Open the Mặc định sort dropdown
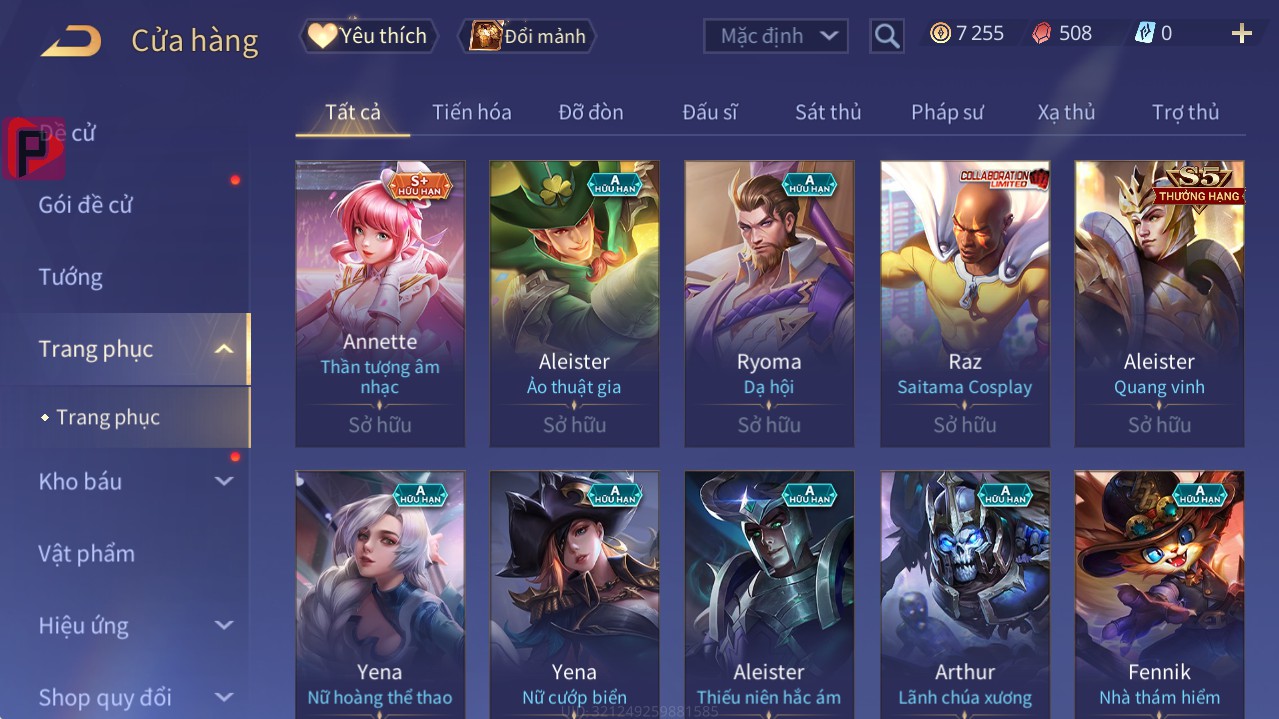Image resolution: width=1279 pixels, height=719 pixels. click(x=776, y=36)
